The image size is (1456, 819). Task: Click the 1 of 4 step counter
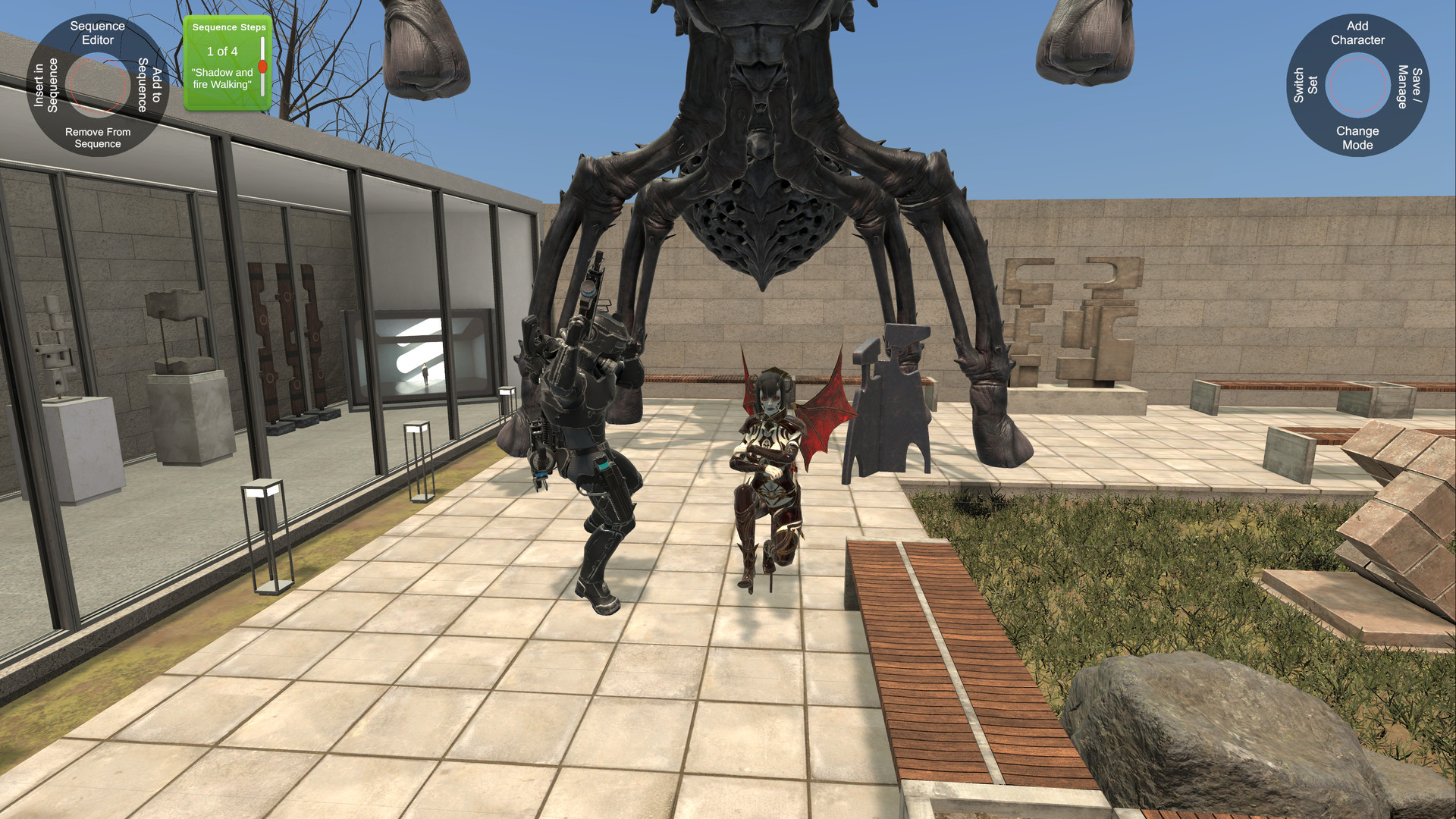pyautogui.click(x=221, y=52)
